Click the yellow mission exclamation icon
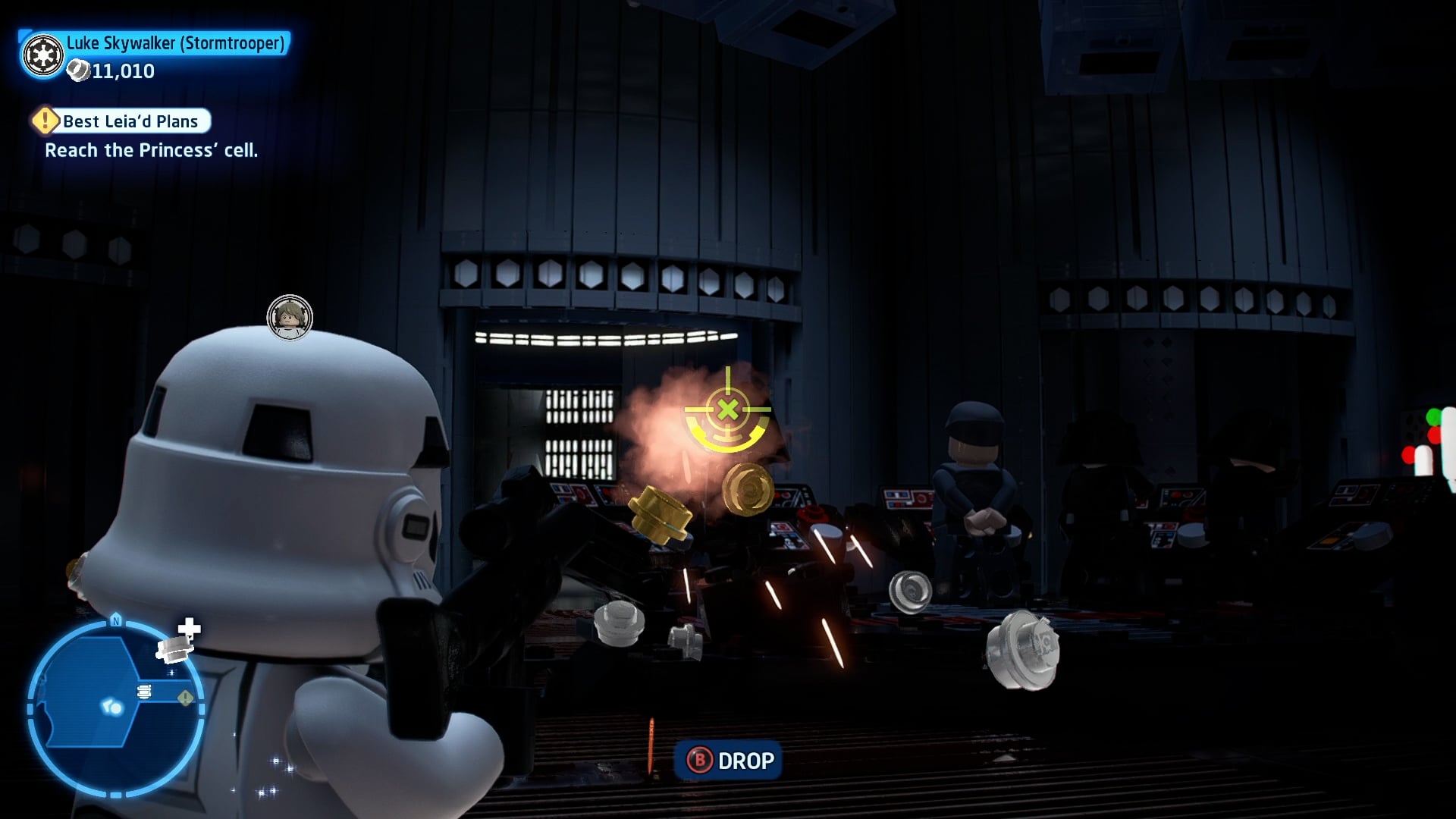Viewport: 1456px width, 819px height. (x=45, y=121)
